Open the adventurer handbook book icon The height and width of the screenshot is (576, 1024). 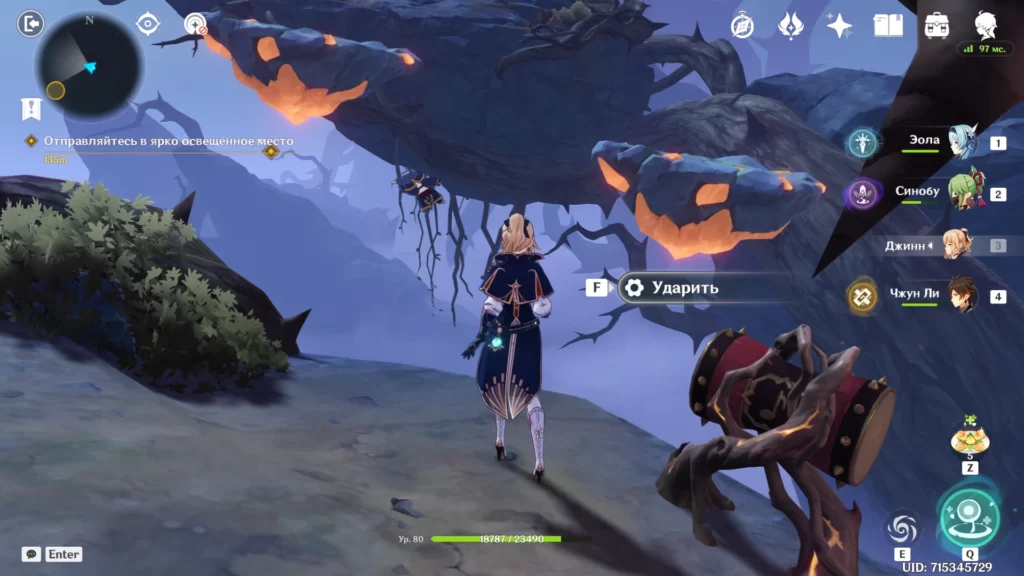pyautogui.click(x=888, y=26)
